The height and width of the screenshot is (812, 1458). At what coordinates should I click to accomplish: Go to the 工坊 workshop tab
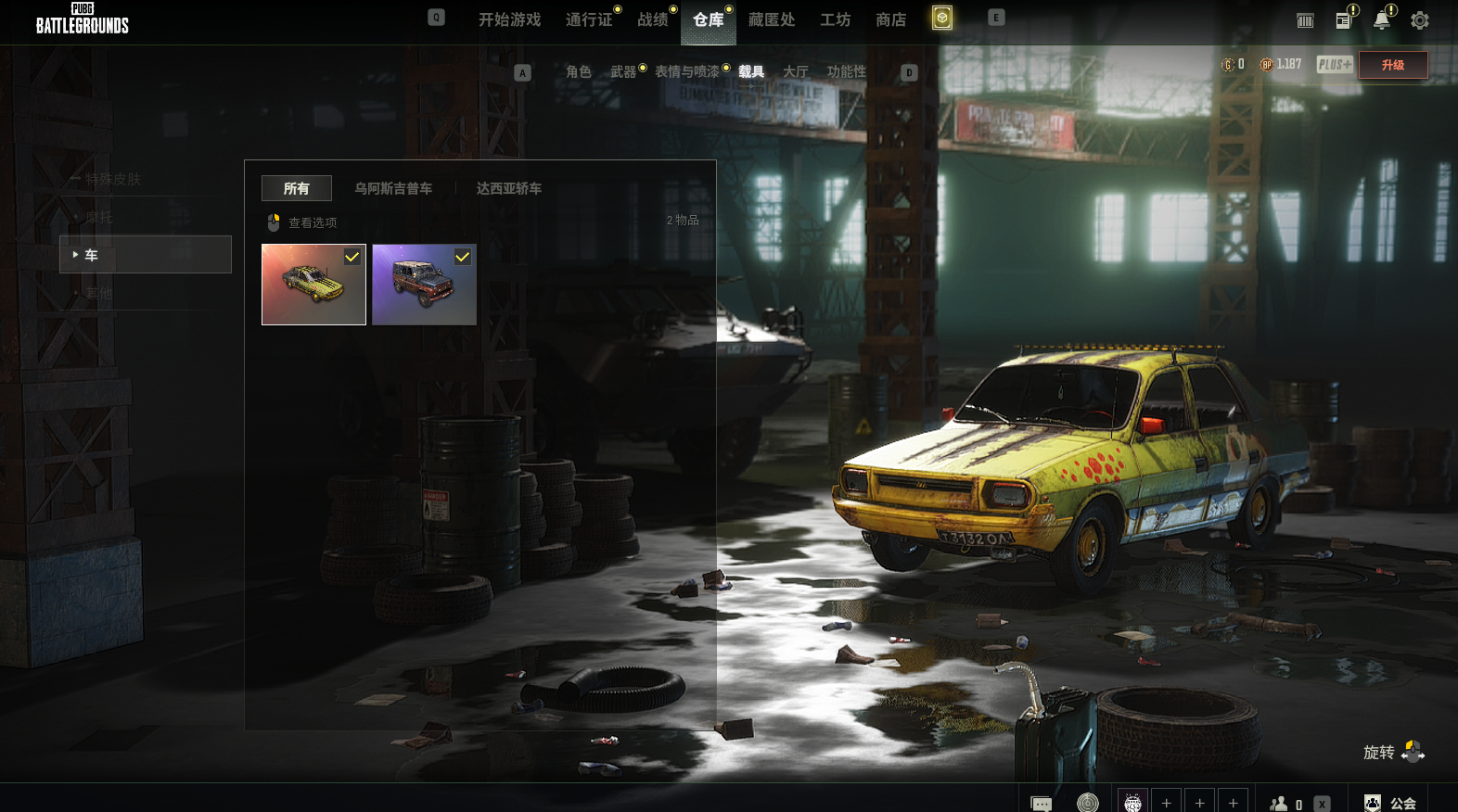pos(835,19)
